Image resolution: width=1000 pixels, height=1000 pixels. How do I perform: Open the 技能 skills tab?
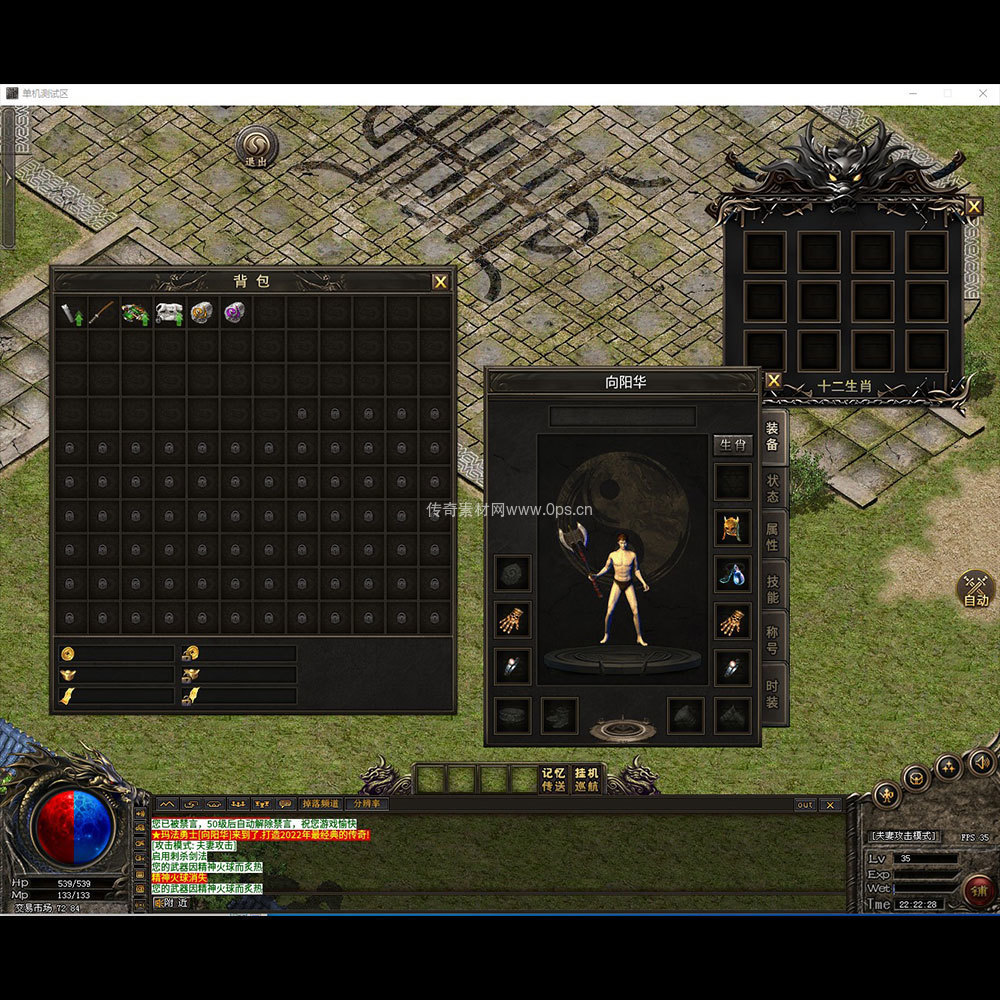pos(773,588)
